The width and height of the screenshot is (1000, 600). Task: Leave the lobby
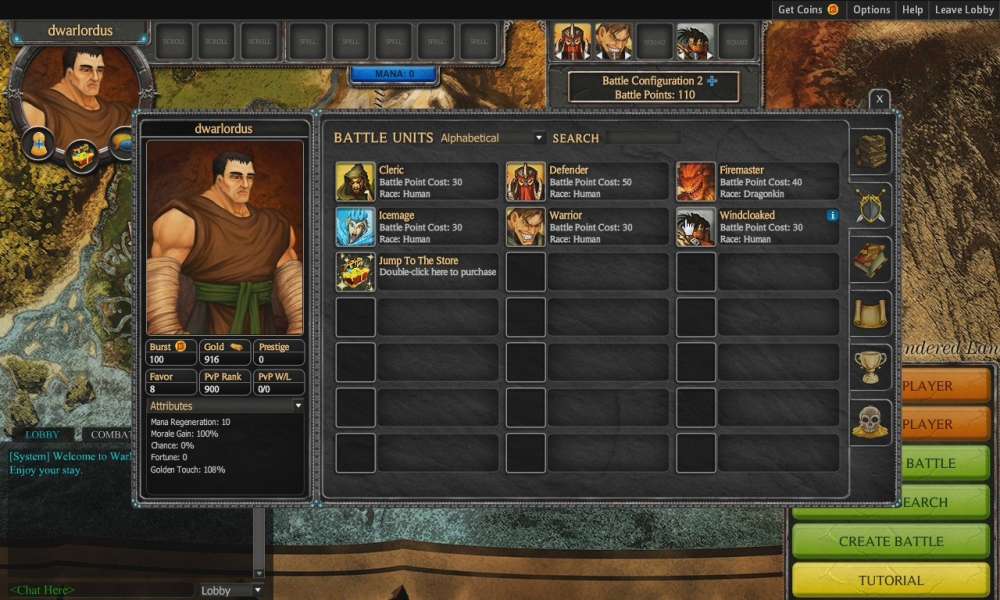point(964,10)
